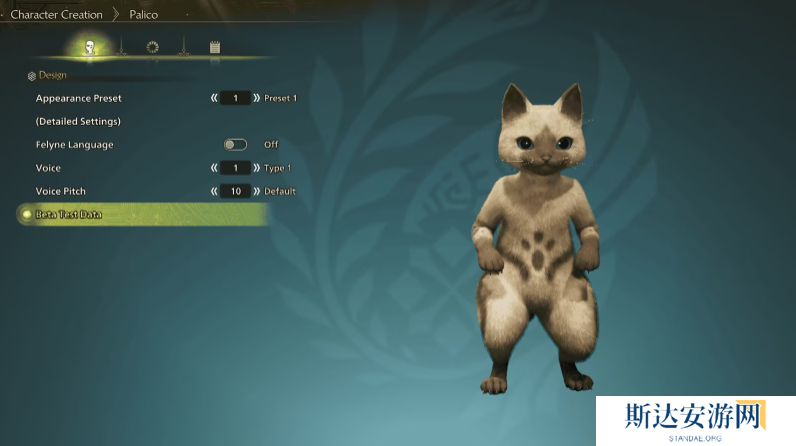
Task: Switch to the notepad checklist tab
Action: 215,46
